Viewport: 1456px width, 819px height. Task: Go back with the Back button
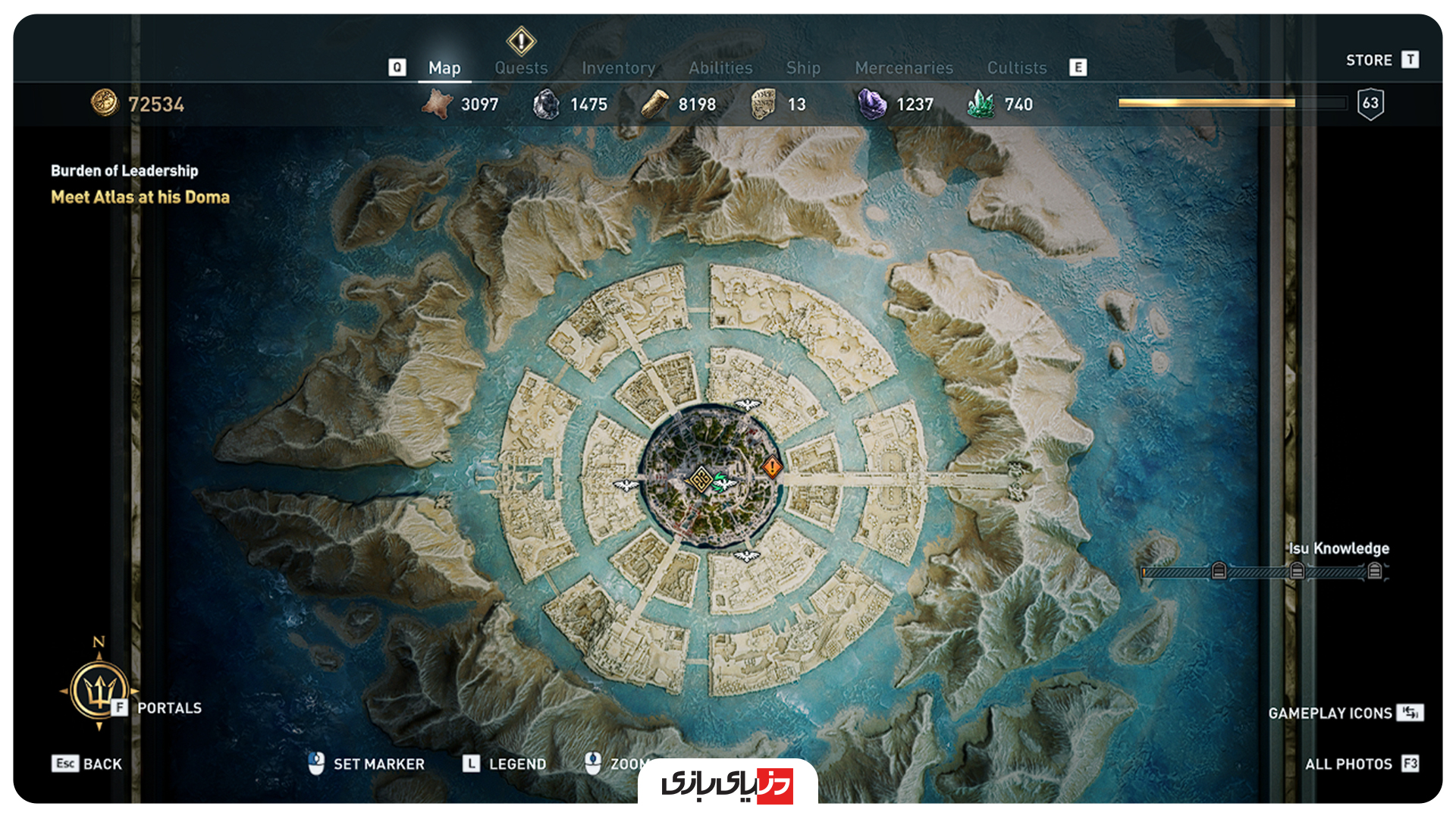(87, 764)
